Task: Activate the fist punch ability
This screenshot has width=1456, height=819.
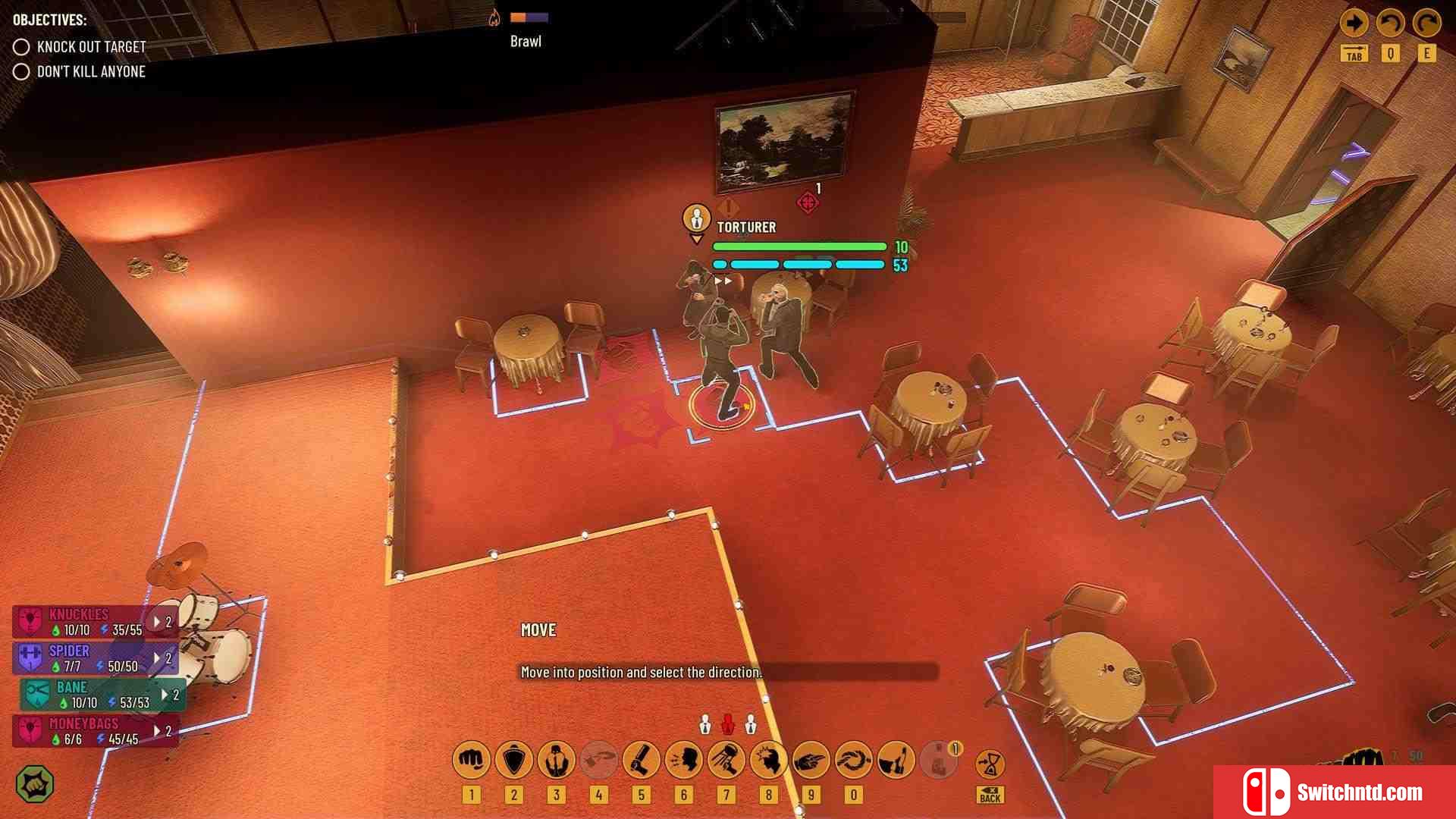Action: [471, 759]
